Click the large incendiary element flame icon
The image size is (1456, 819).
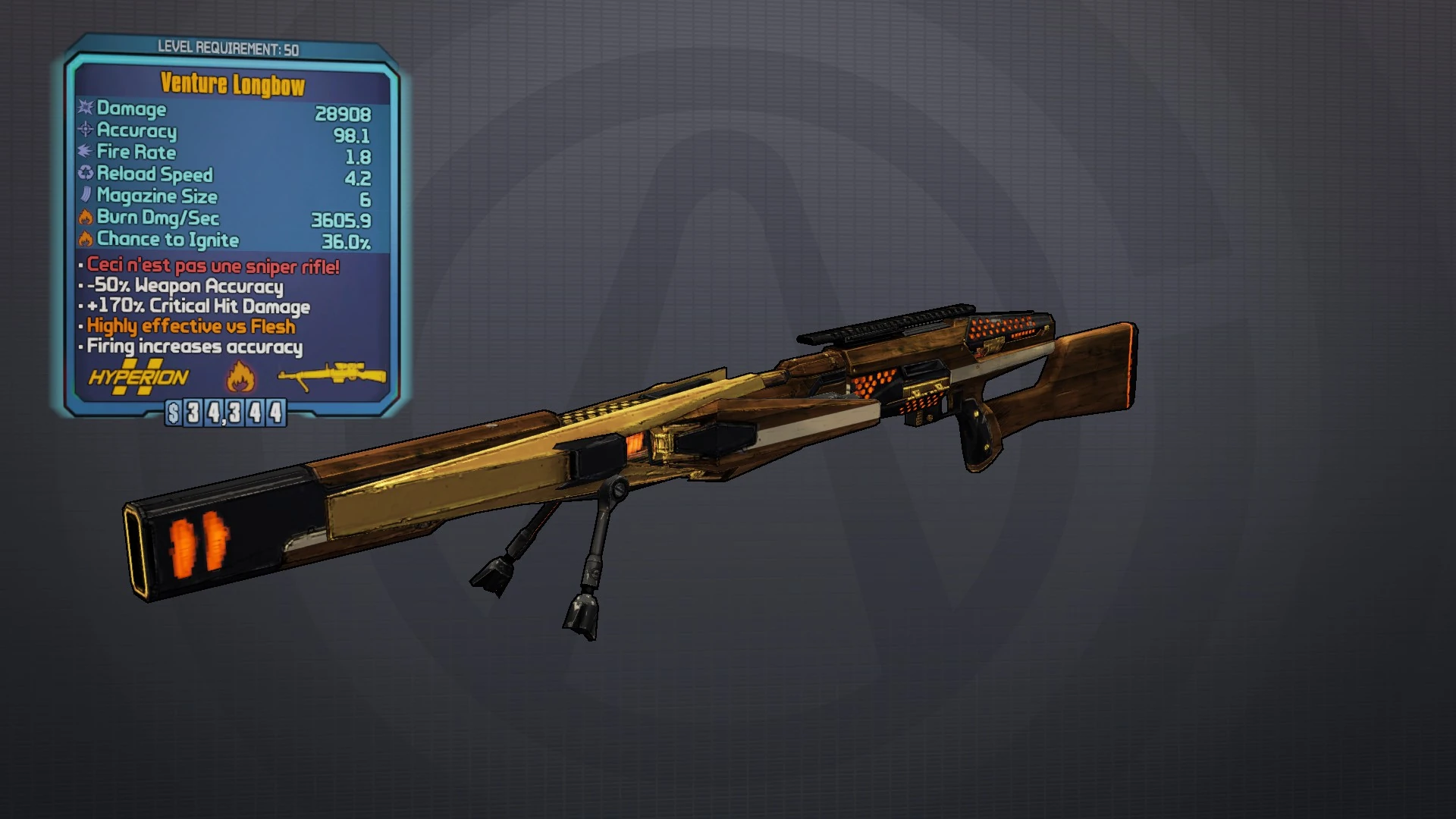[x=240, y=378]
